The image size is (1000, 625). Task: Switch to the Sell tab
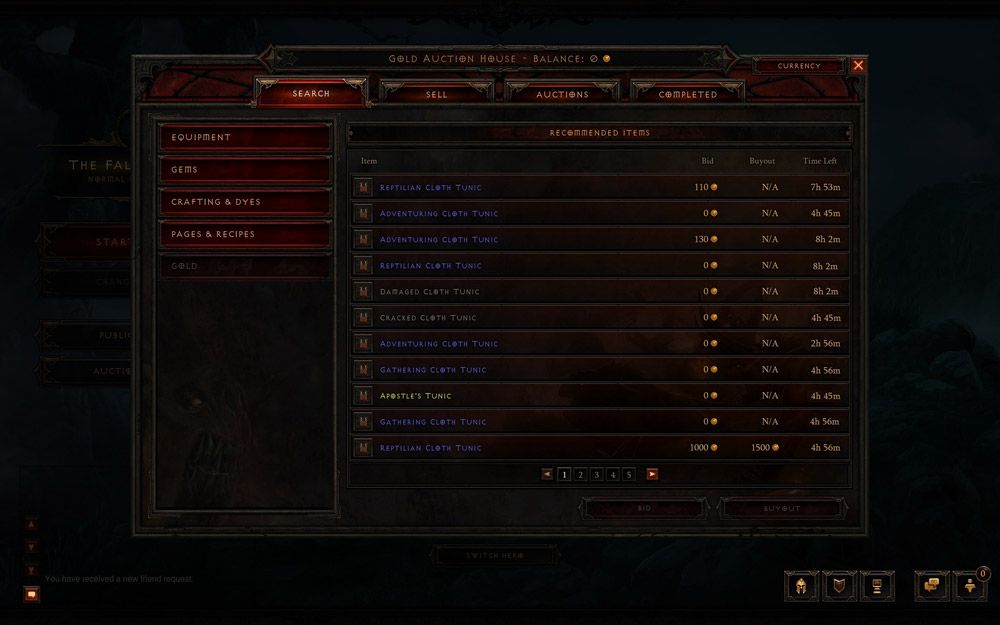(437, 94)
